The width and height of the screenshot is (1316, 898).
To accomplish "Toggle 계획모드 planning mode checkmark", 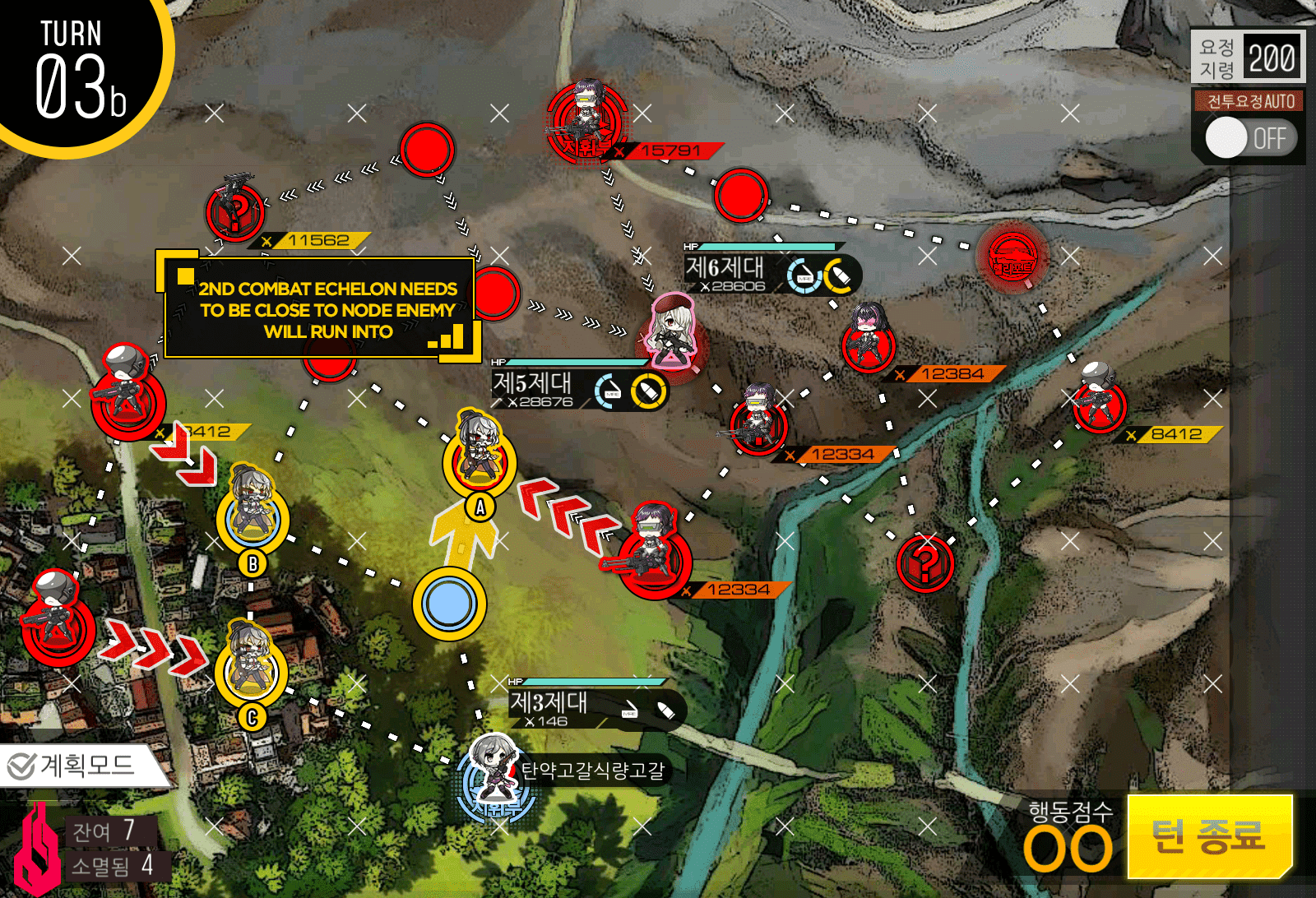I will click(21, 764).
